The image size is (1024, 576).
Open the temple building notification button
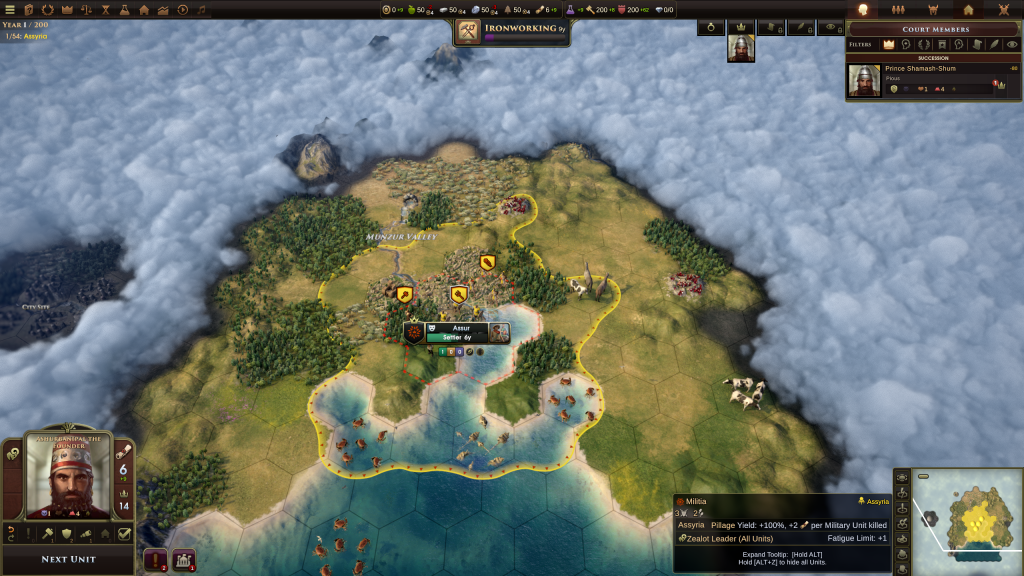(184, 560)
